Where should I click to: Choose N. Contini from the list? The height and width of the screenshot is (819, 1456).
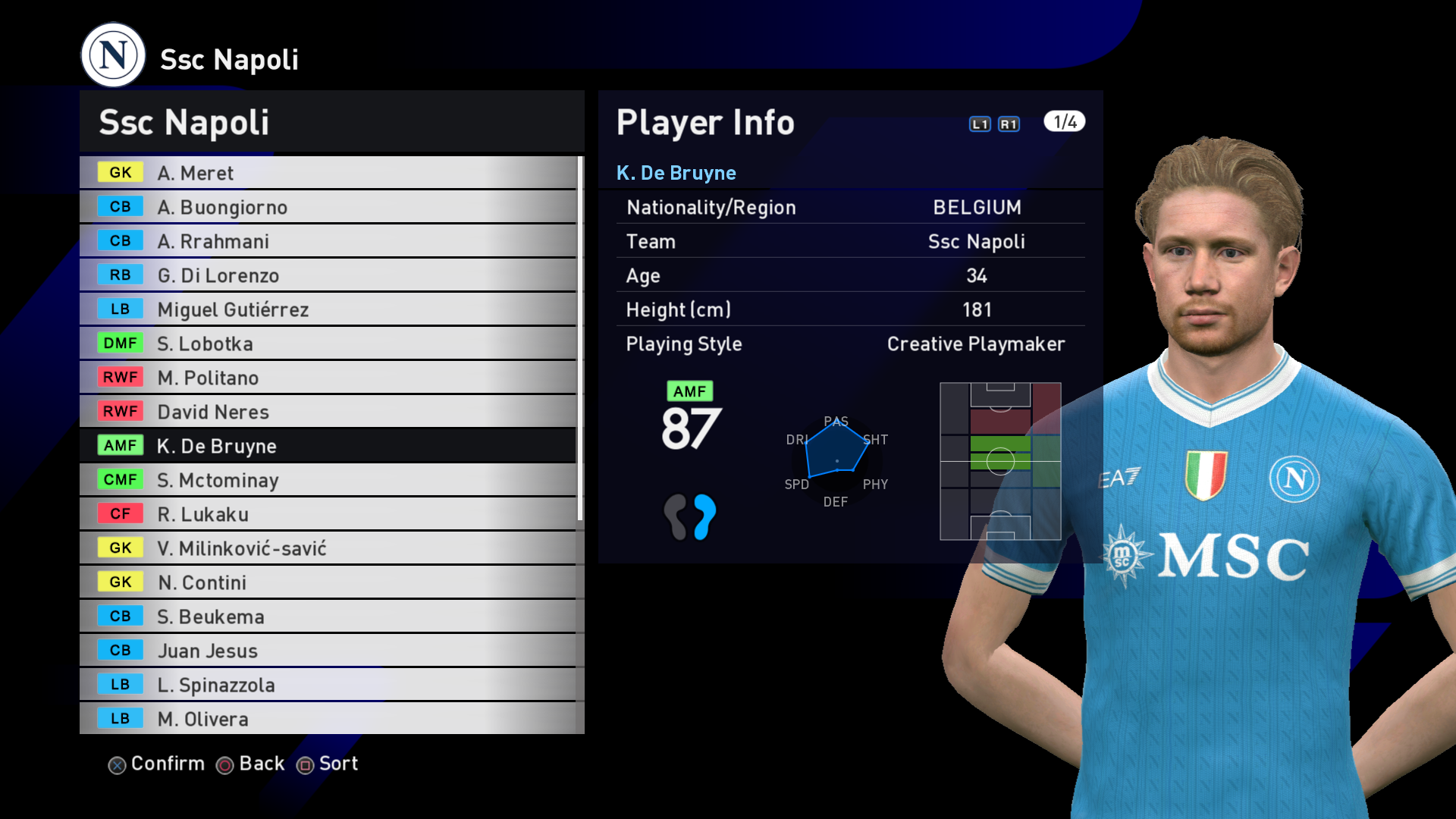(x=328, y=582)
